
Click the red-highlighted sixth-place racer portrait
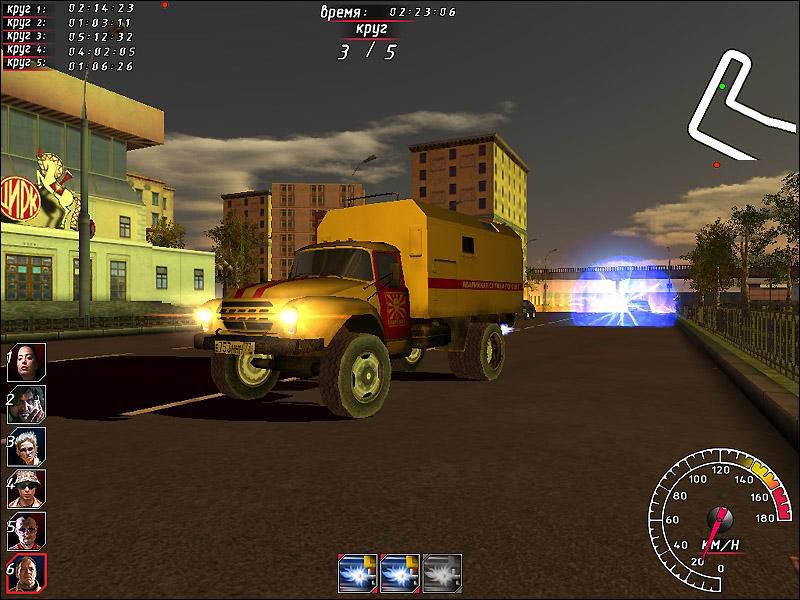coord(27,573)
